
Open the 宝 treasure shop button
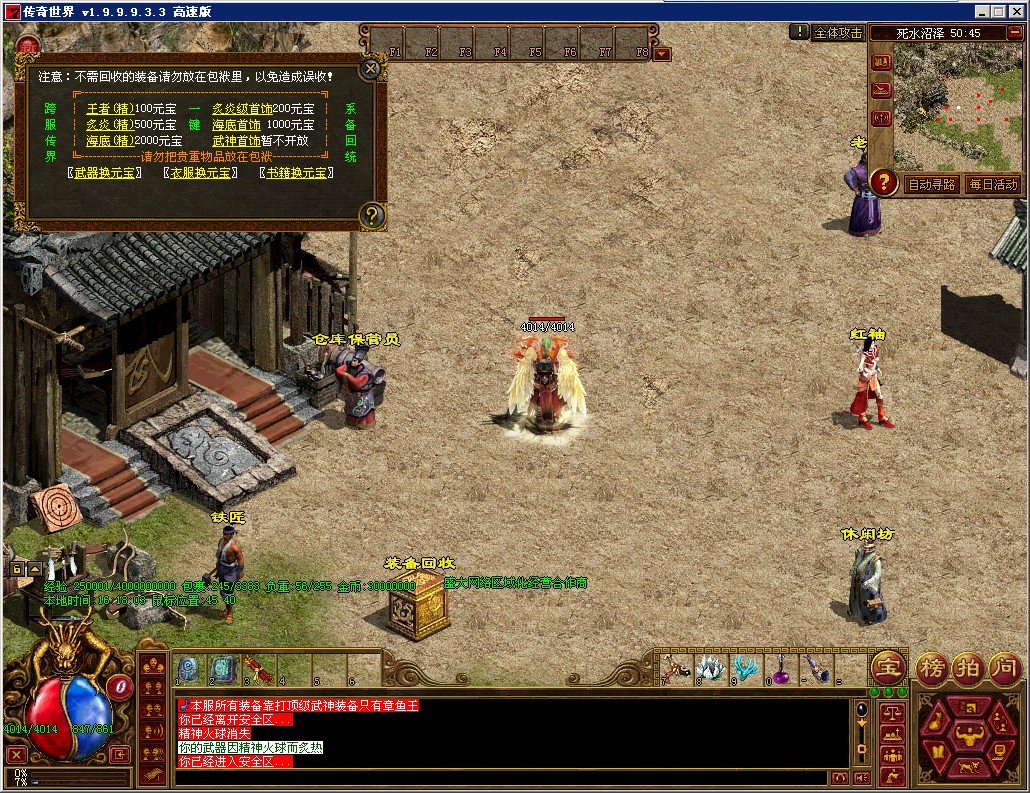(x=887, y=667)
